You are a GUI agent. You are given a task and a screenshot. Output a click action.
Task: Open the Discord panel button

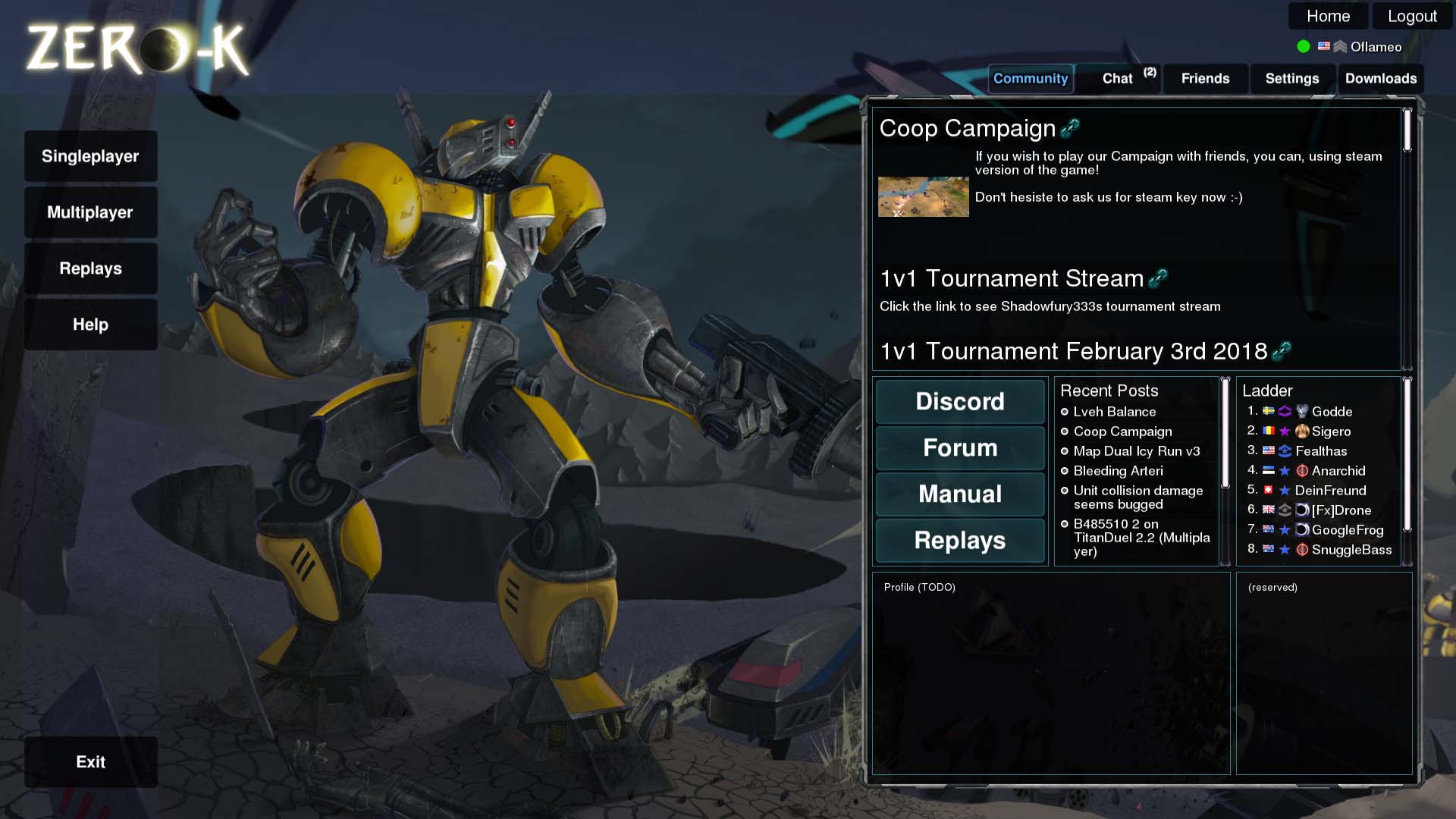coord(960,402)
